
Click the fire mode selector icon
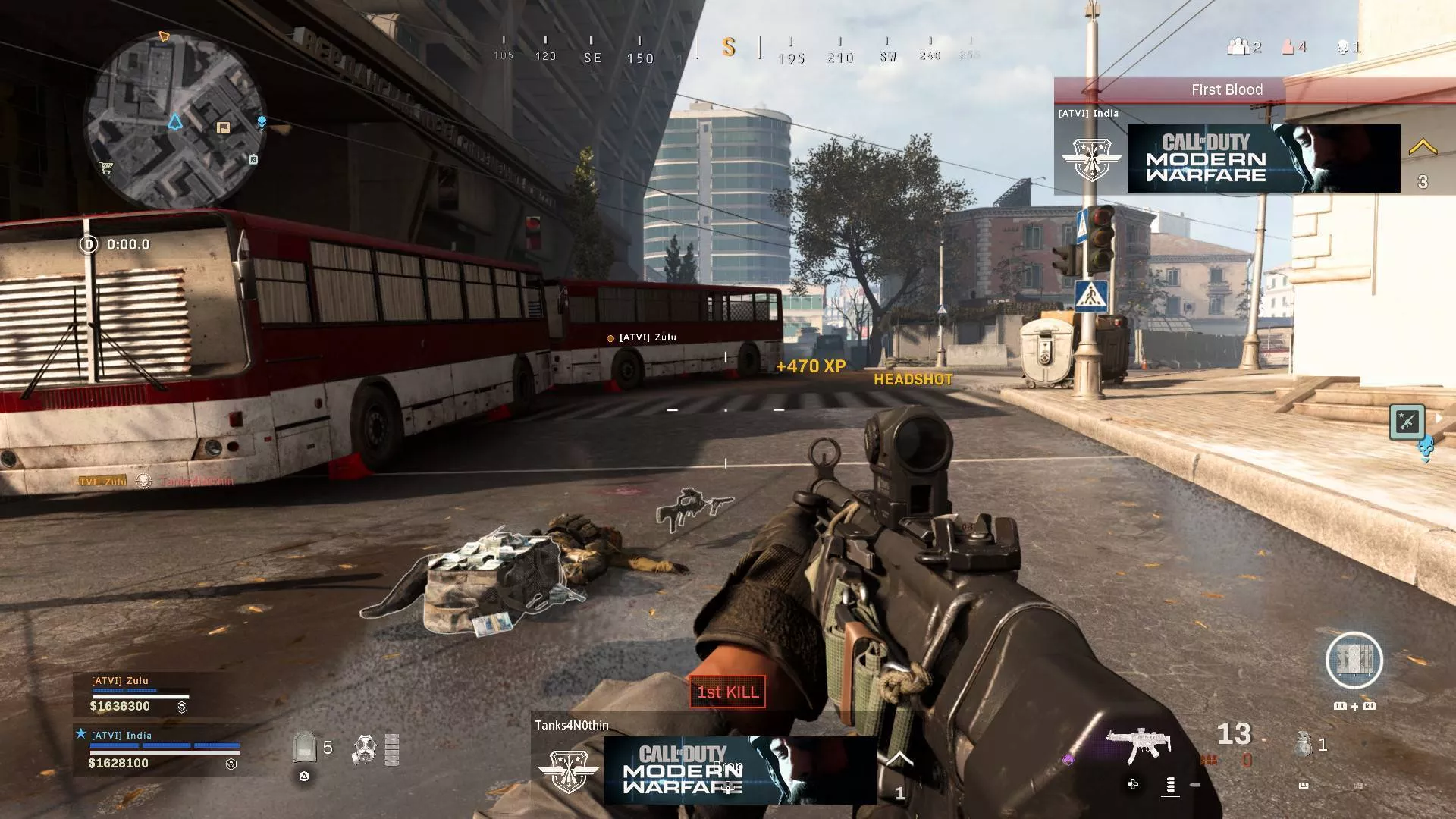tap(1170, 785)
